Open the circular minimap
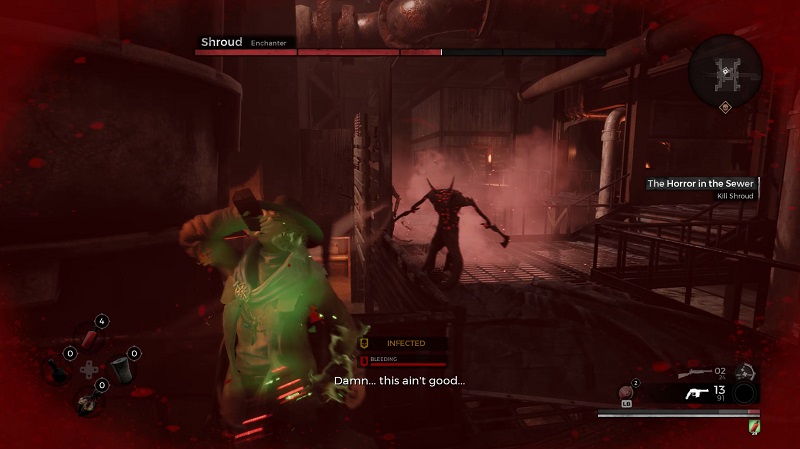Viewport: 800px width, 449px height. [x=725, y=68]
